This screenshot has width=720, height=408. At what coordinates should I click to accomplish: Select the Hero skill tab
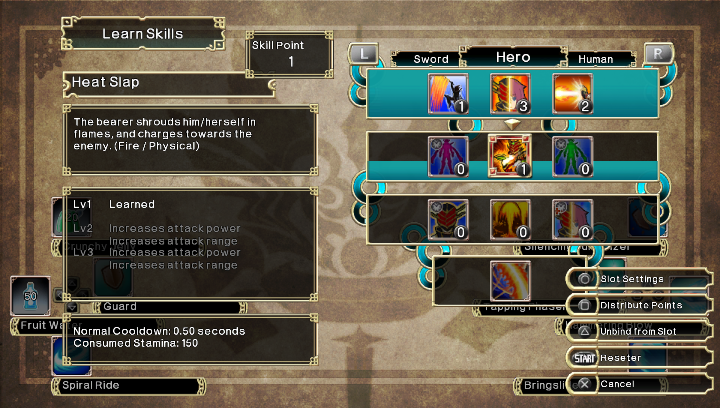click(x=513, y=58)
